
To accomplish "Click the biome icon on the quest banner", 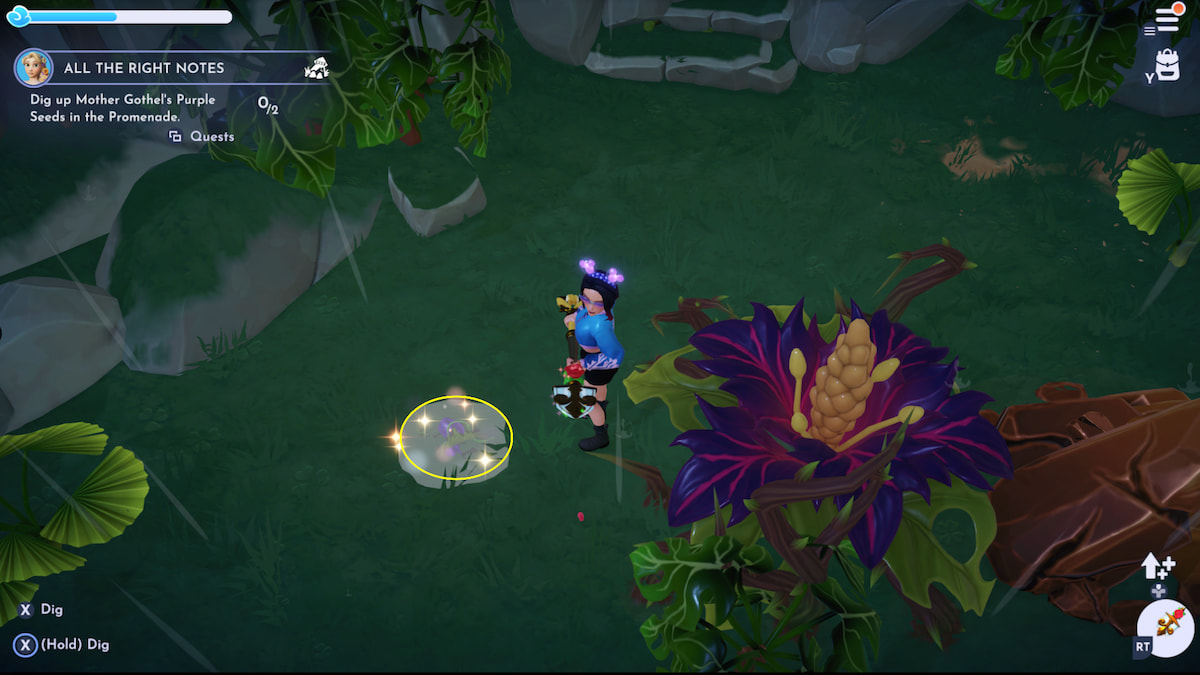I will coord(316,68).
